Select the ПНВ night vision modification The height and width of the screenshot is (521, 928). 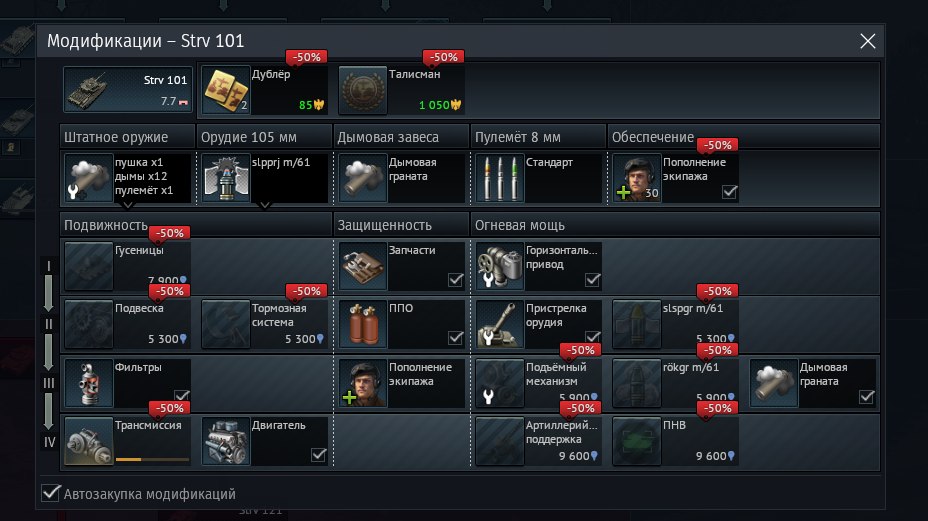pos(675,440)
